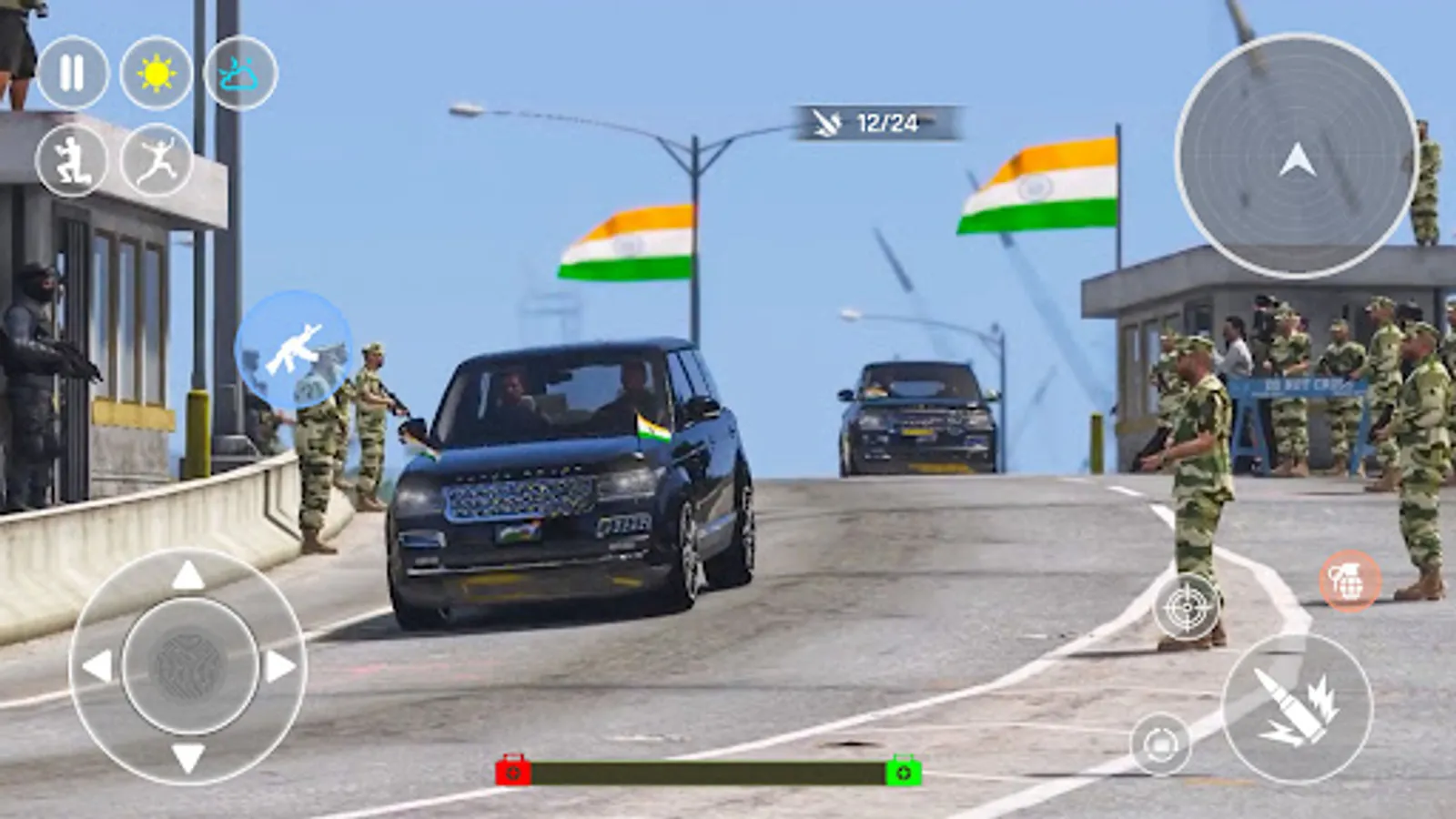Screen dimensions: 1456x819
Task: Toggle day lighting with the sun icon
Action: 154,72
